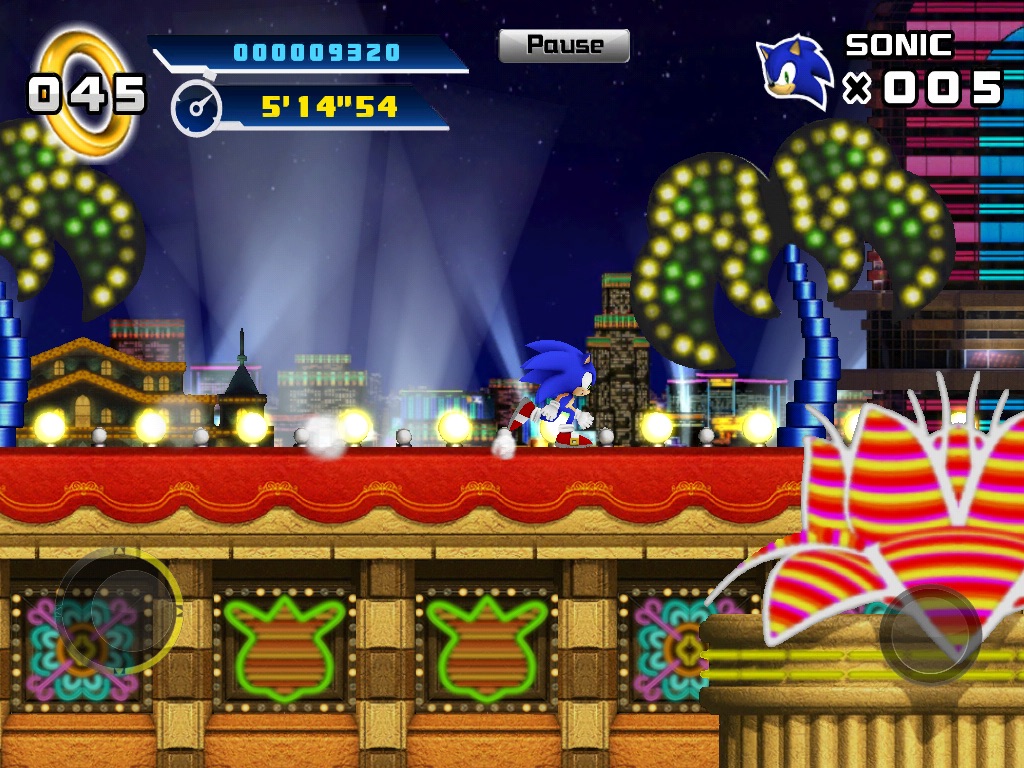Tap the Pause button
Image resolution: width=1024 pixels, height=768 pixels.
(x=564, y=45)
